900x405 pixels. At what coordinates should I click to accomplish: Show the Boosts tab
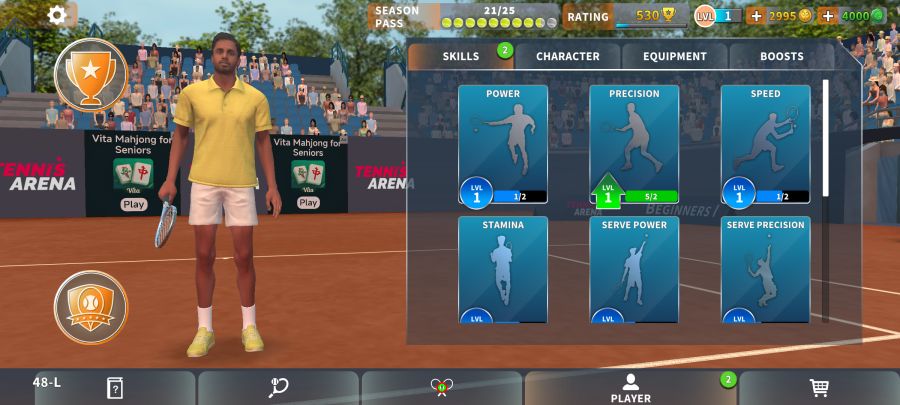781,56
